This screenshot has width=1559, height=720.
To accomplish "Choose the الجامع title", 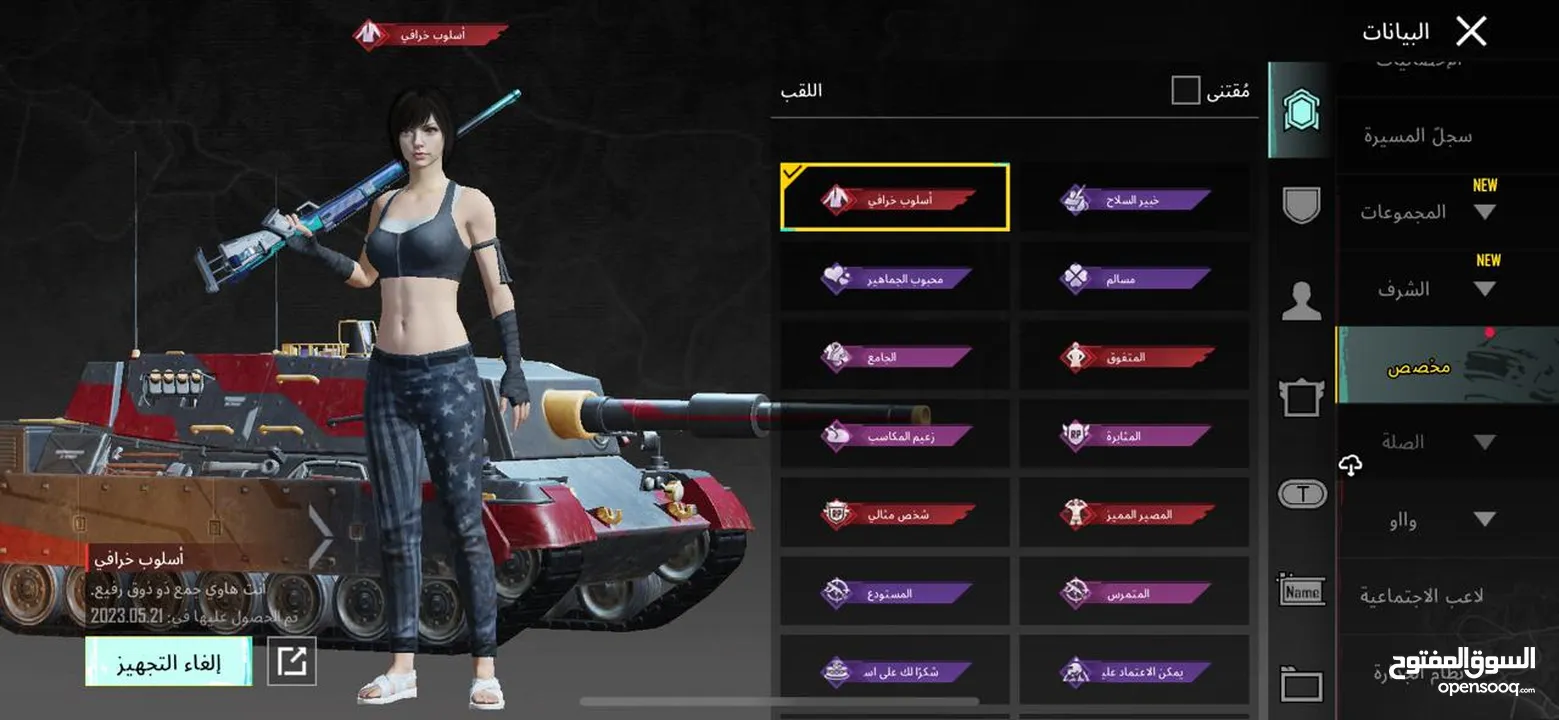I will (x=895, y=355).
